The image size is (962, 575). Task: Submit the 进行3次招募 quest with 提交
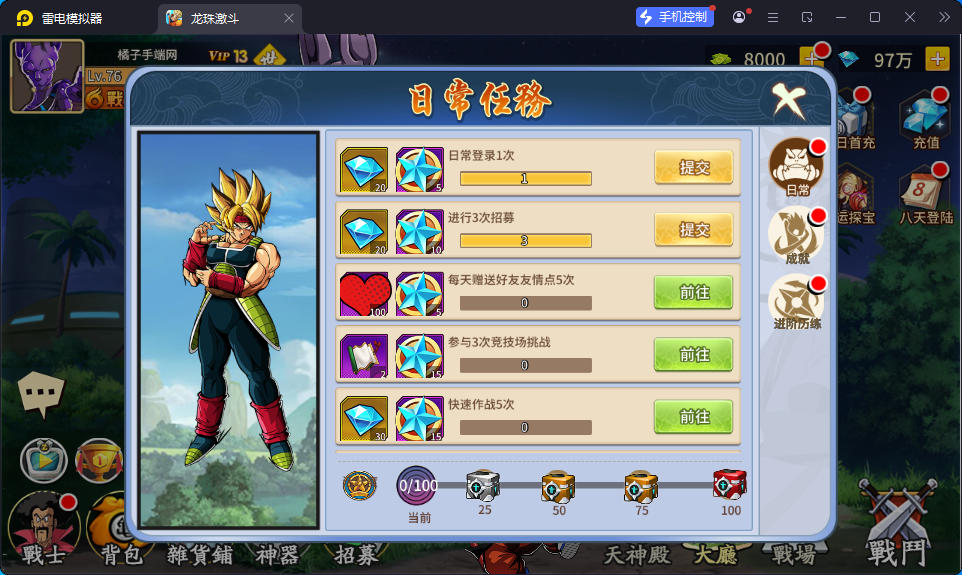click(x=693, y=230)
